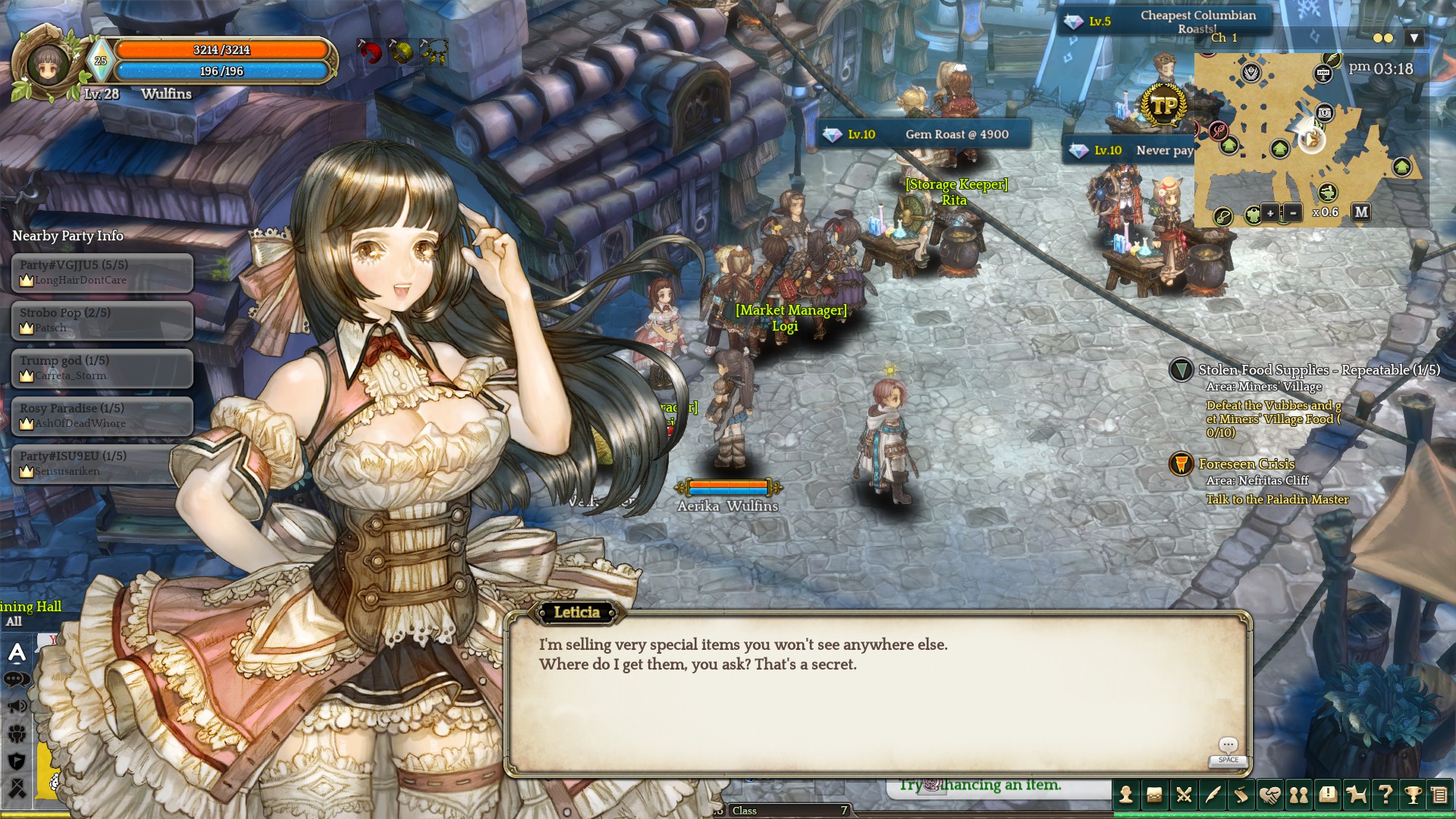This screenshot has width=1456, height=819.
Task: Open the crossed swords skills menu
Action: (x=1184, y=794)
